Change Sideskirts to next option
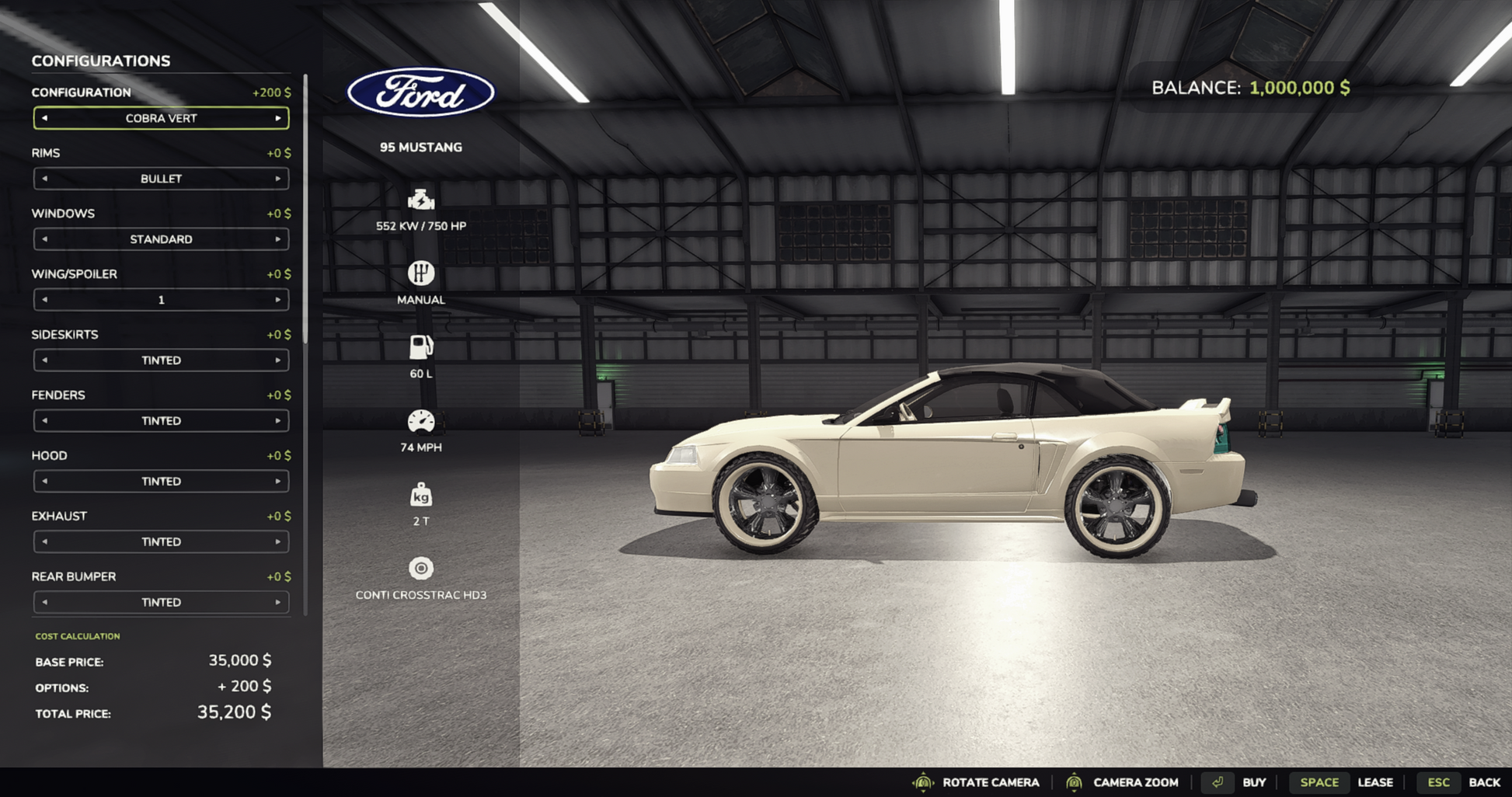Screen dimensions: 1512x797 [x=277, y=360]
